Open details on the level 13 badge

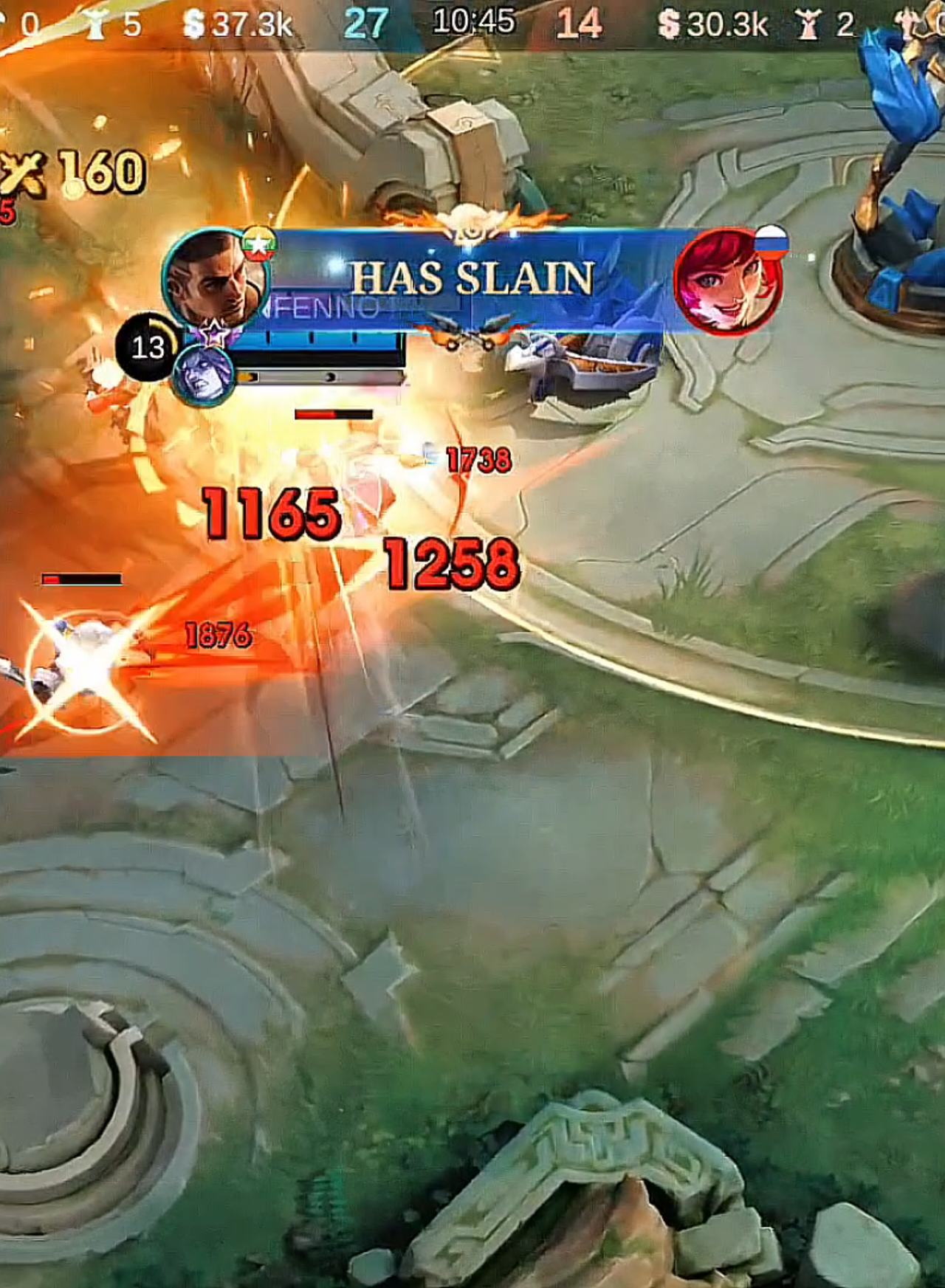point(145,345)
